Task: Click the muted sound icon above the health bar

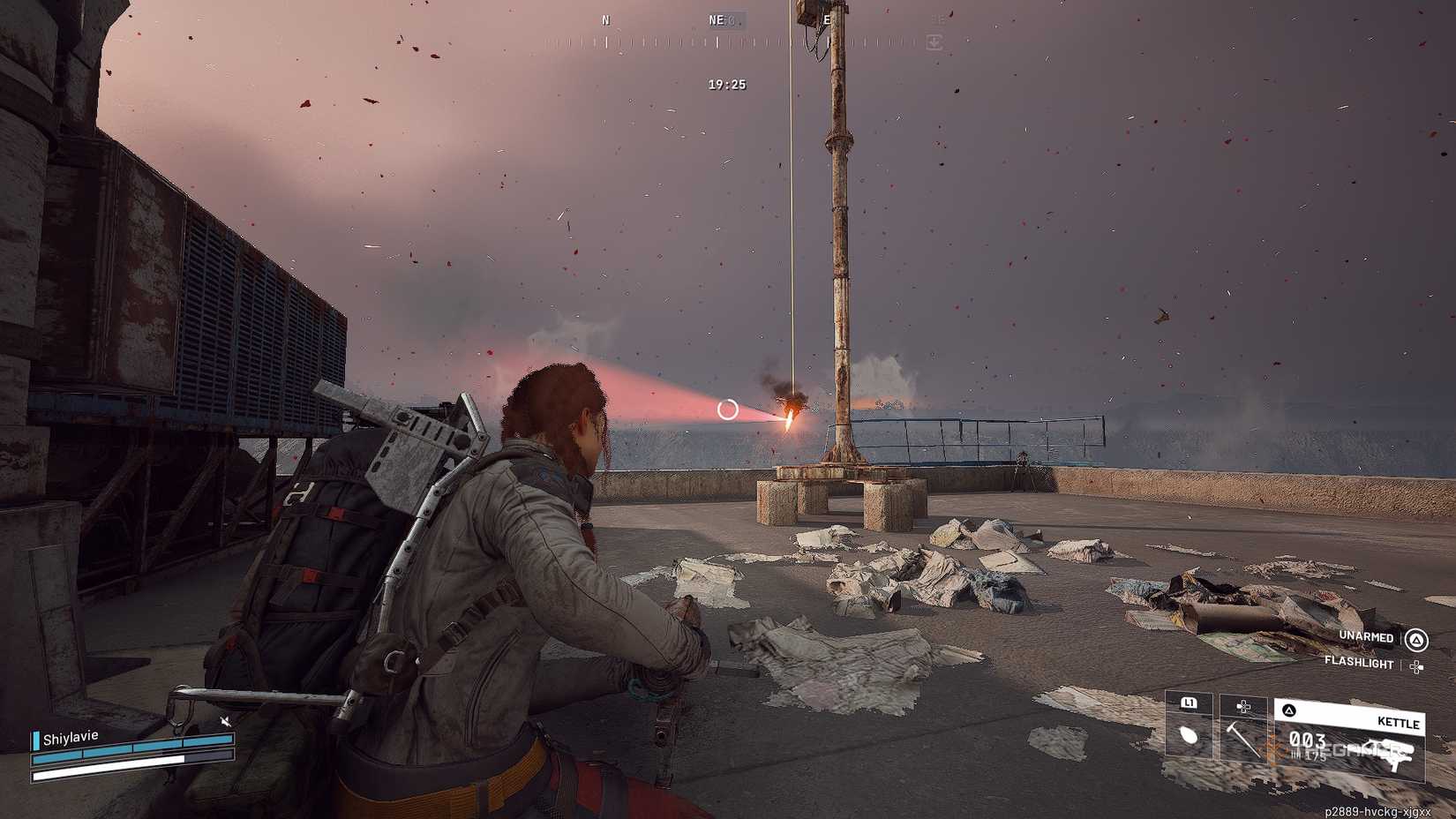Action: [225, 721]
